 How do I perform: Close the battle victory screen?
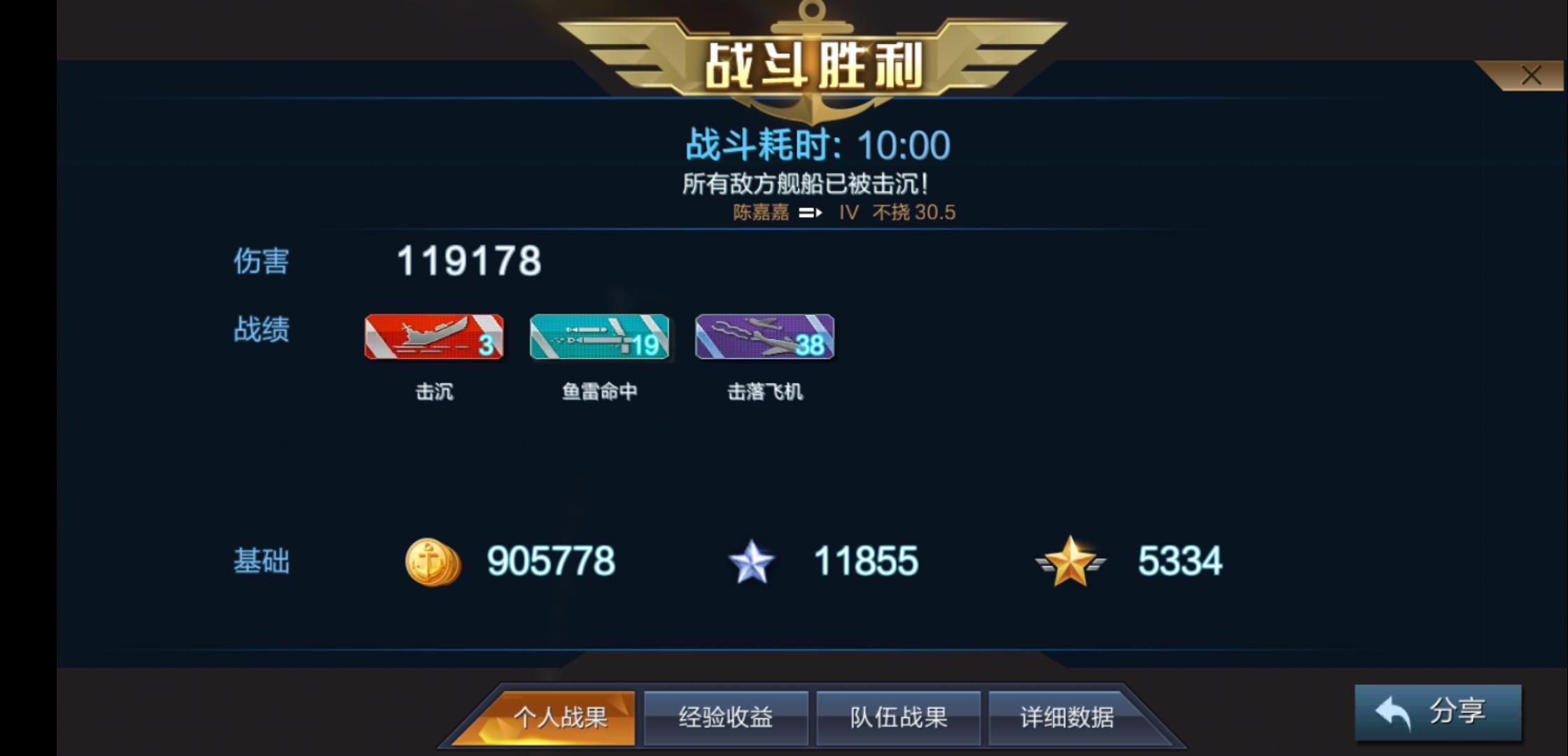[x=1532, y=76]
